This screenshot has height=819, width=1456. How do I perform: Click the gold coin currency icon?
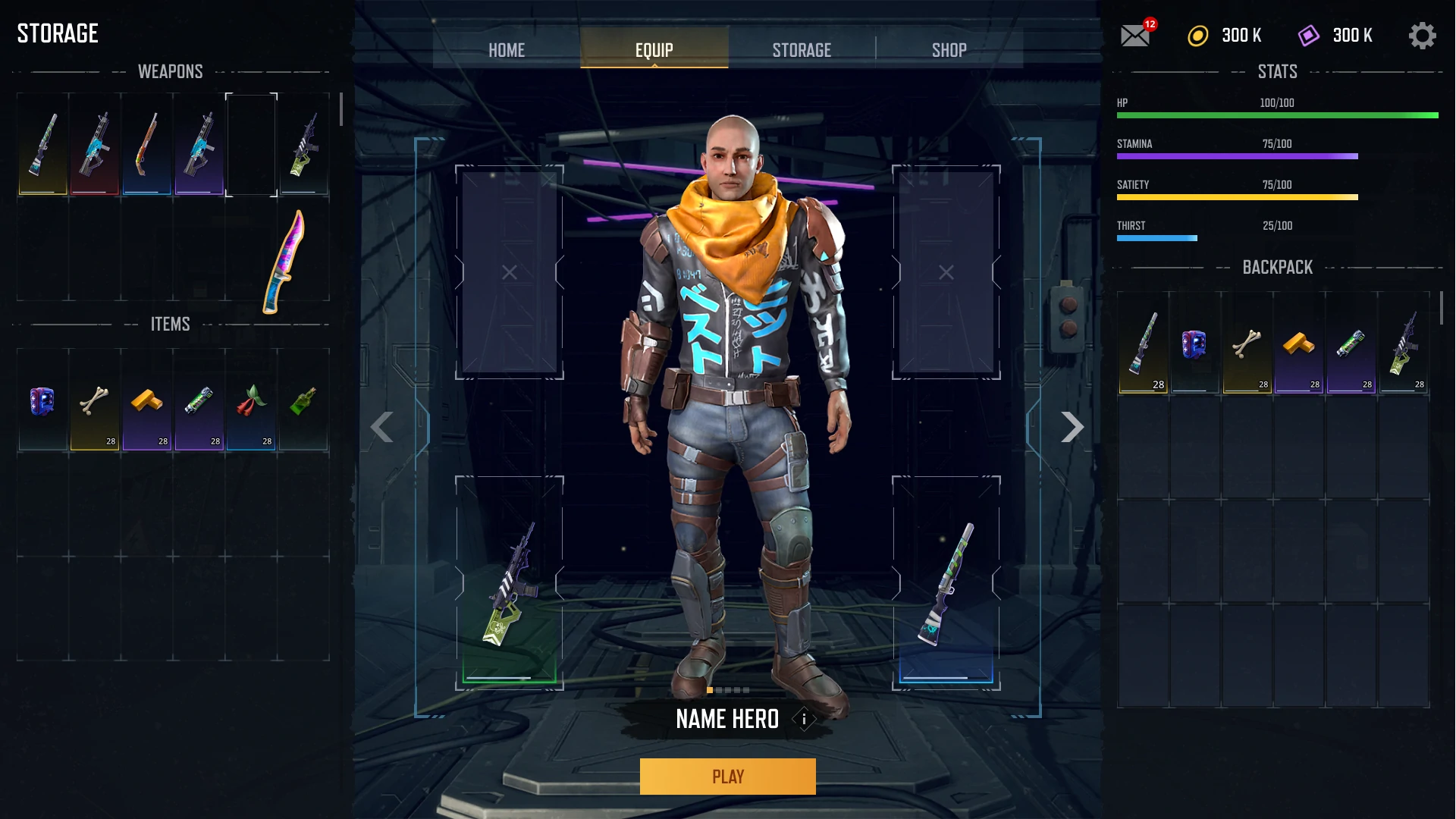pyautogui.click(x=1198, y=36)
